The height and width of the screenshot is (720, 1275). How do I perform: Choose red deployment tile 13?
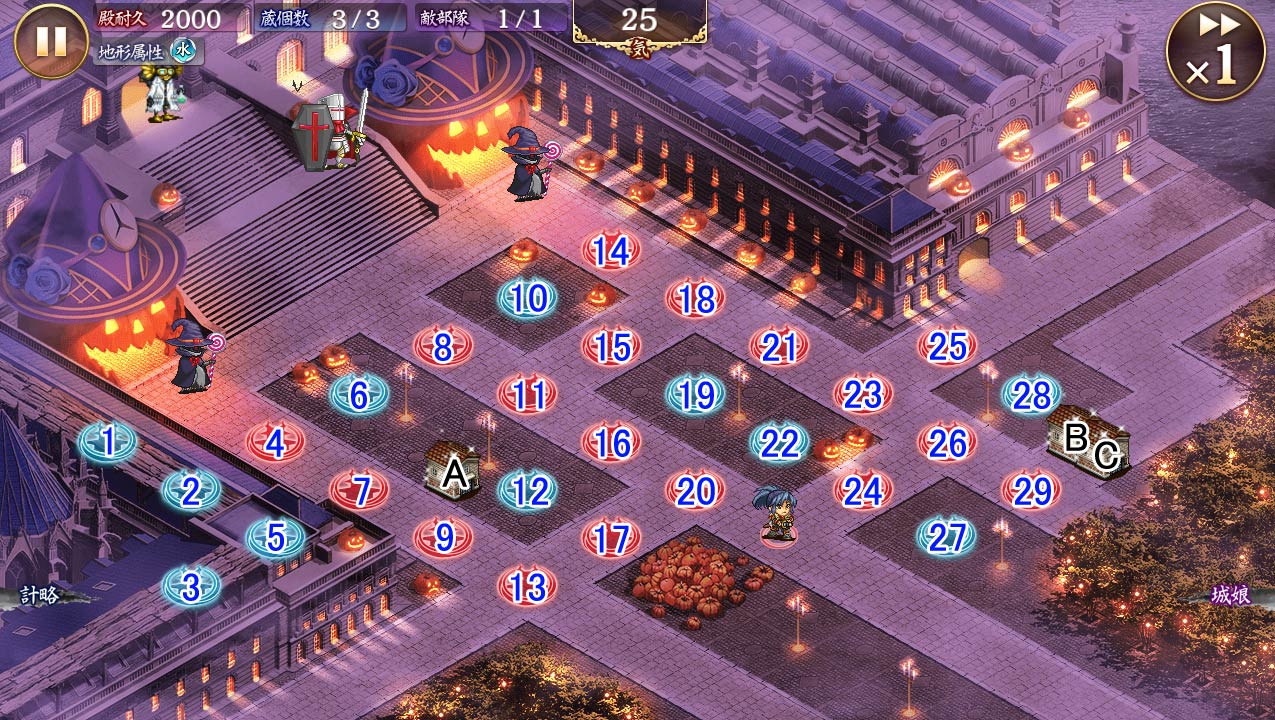[527, 586]
